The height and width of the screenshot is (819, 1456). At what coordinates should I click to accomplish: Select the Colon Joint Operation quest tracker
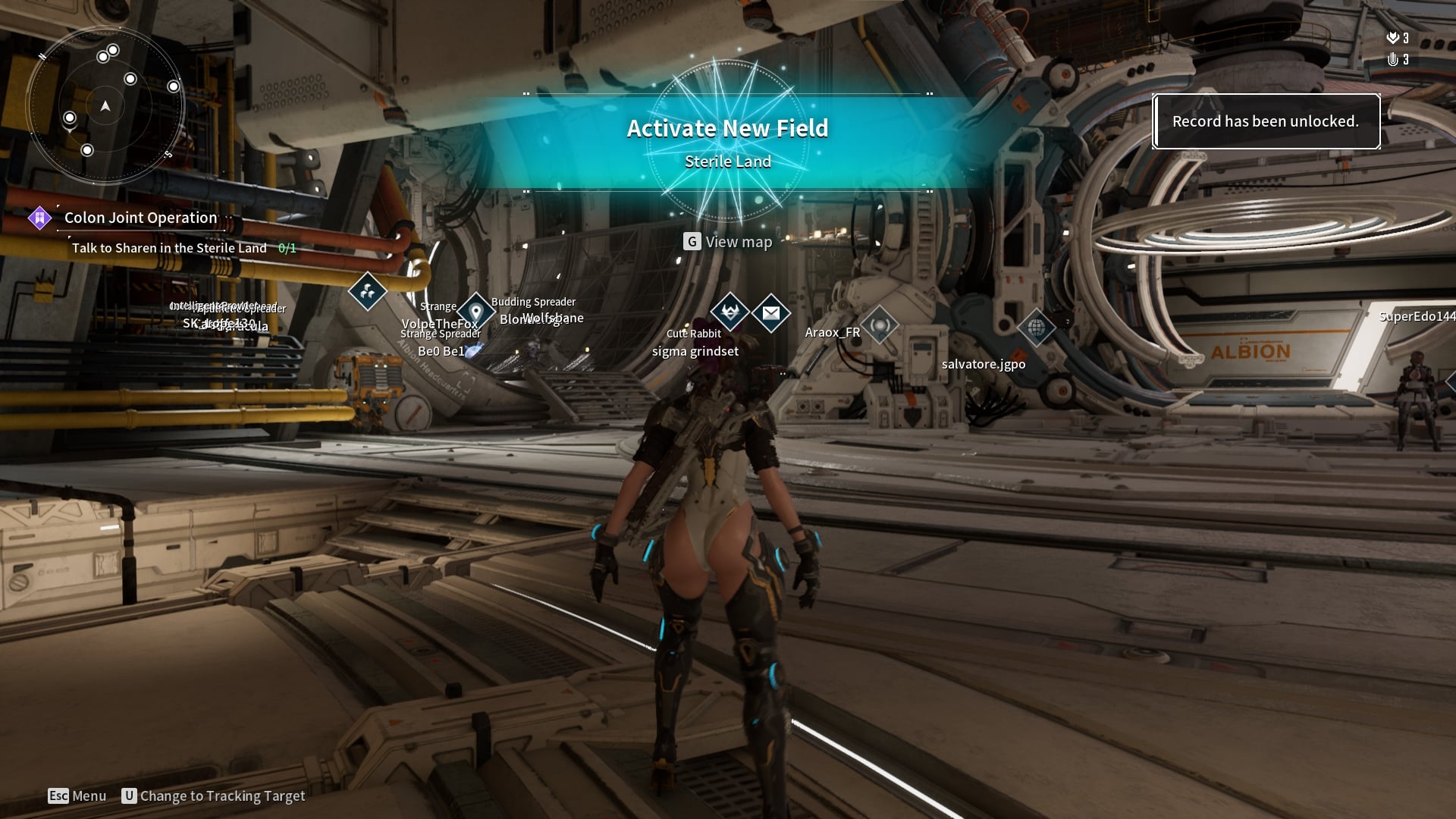coord(140,218)
